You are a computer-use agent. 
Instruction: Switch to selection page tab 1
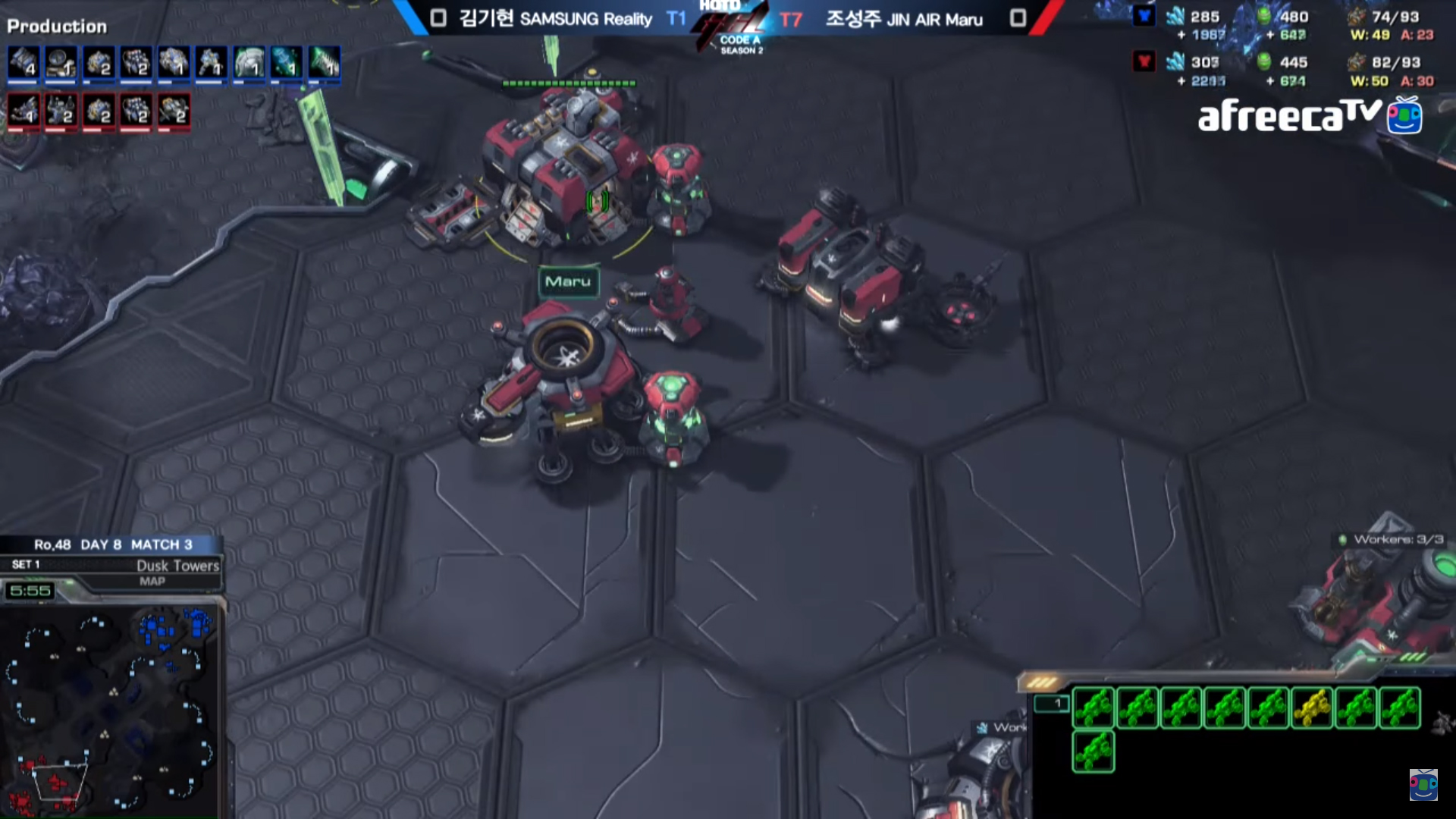pyautogui.click(x=1052, y=704)
